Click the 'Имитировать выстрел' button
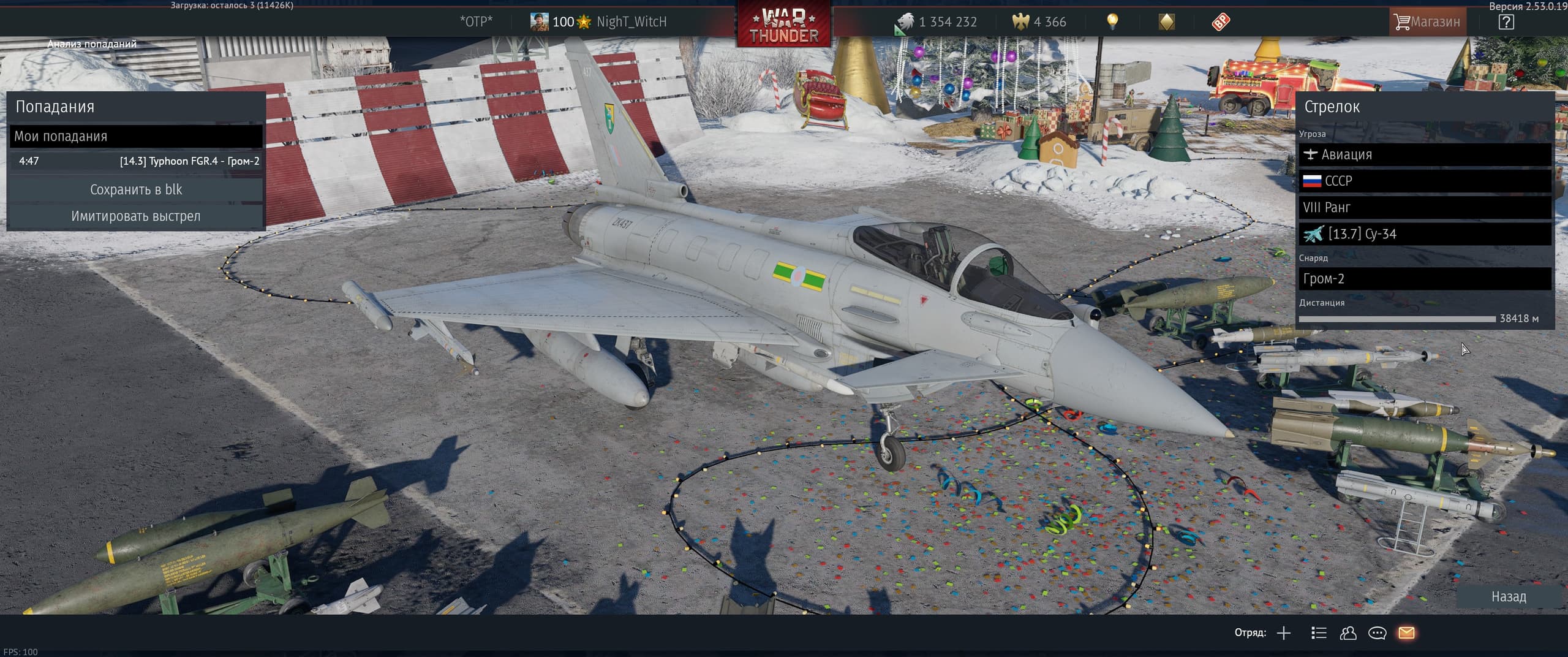Image resolution: width=1568 pixels, height=657 pixels. (x=135, y=216)
